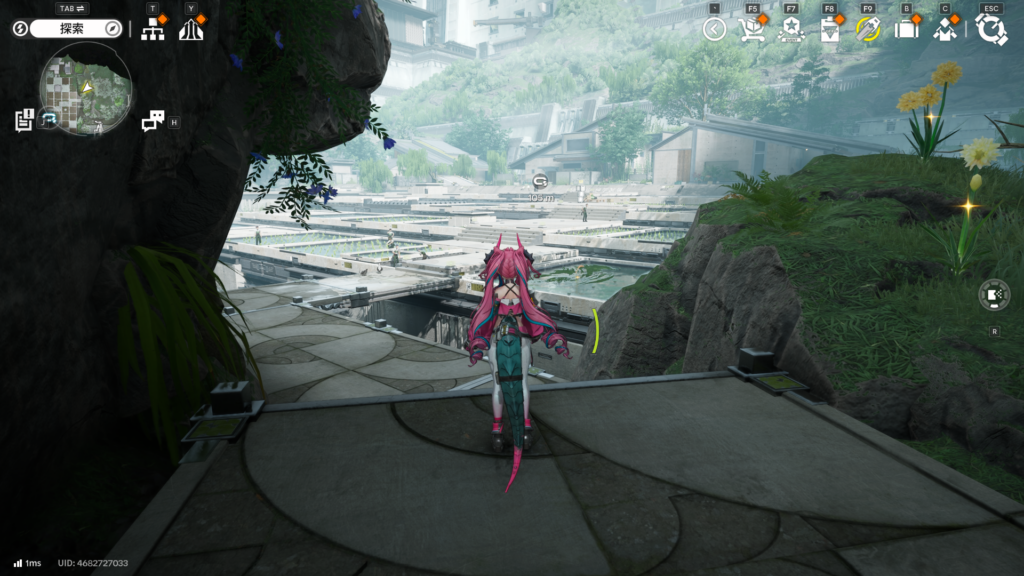The height and width of the screenshot is (576, 1024).
Task: Open the mission log document icon
Action: pyautogui.click(x=24, y=120)
